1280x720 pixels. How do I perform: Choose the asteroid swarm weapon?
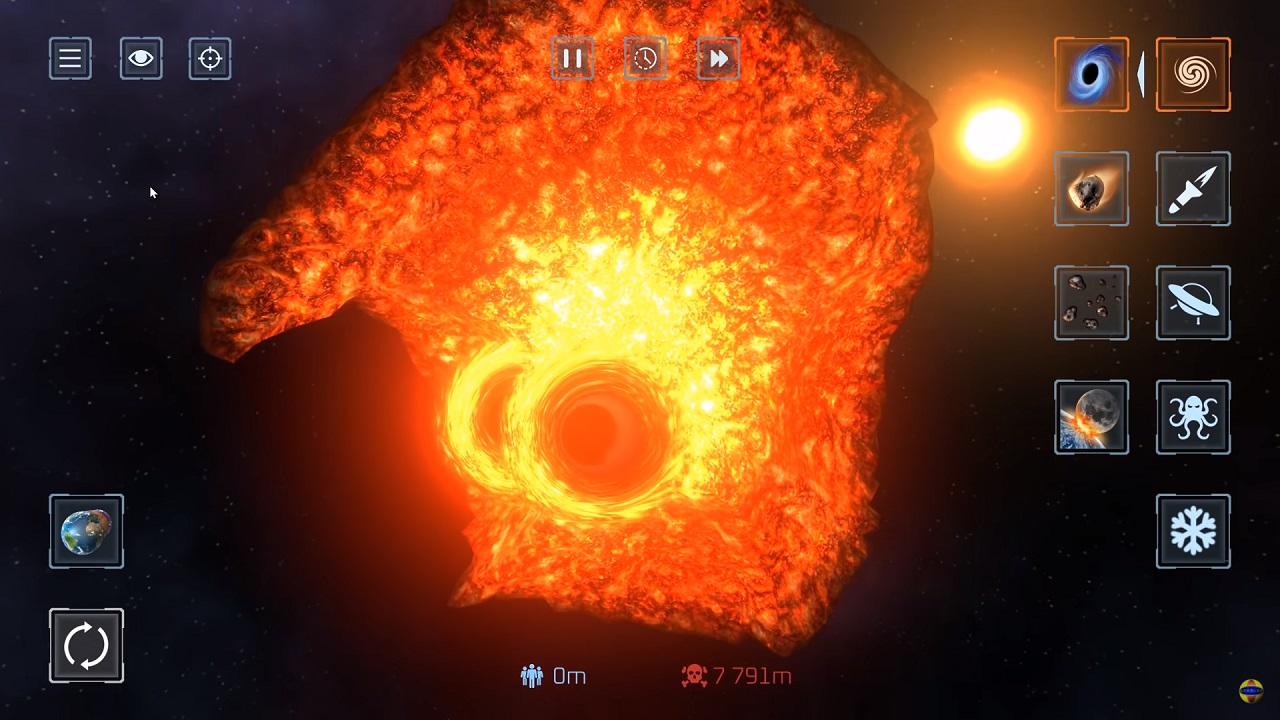click(1091, 303)
